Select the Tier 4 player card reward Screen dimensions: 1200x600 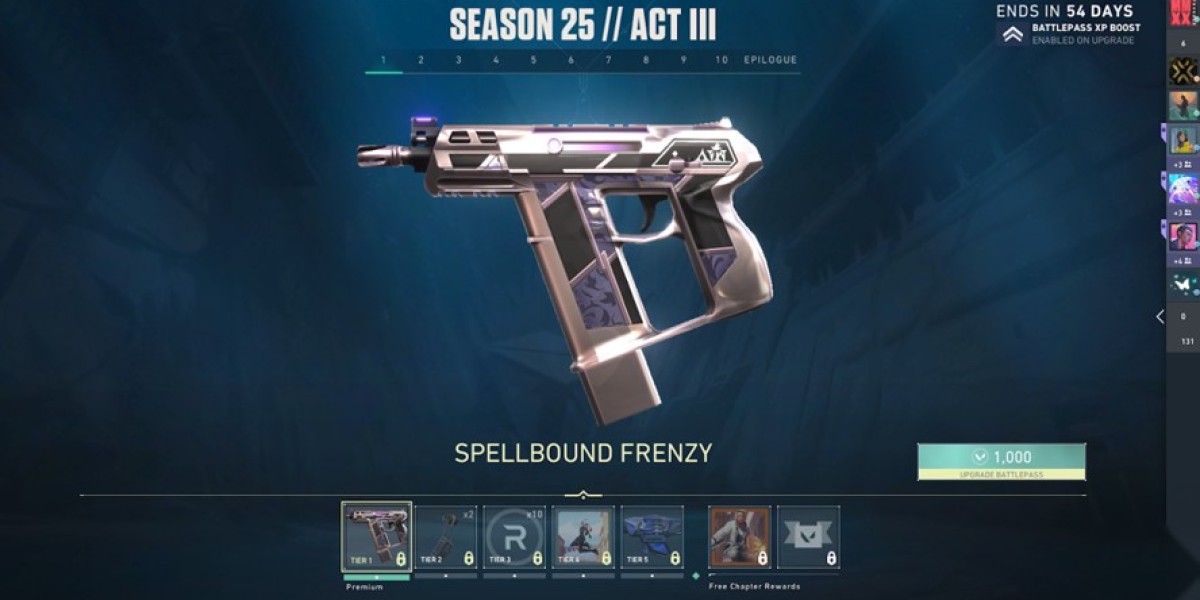point(583,537)
